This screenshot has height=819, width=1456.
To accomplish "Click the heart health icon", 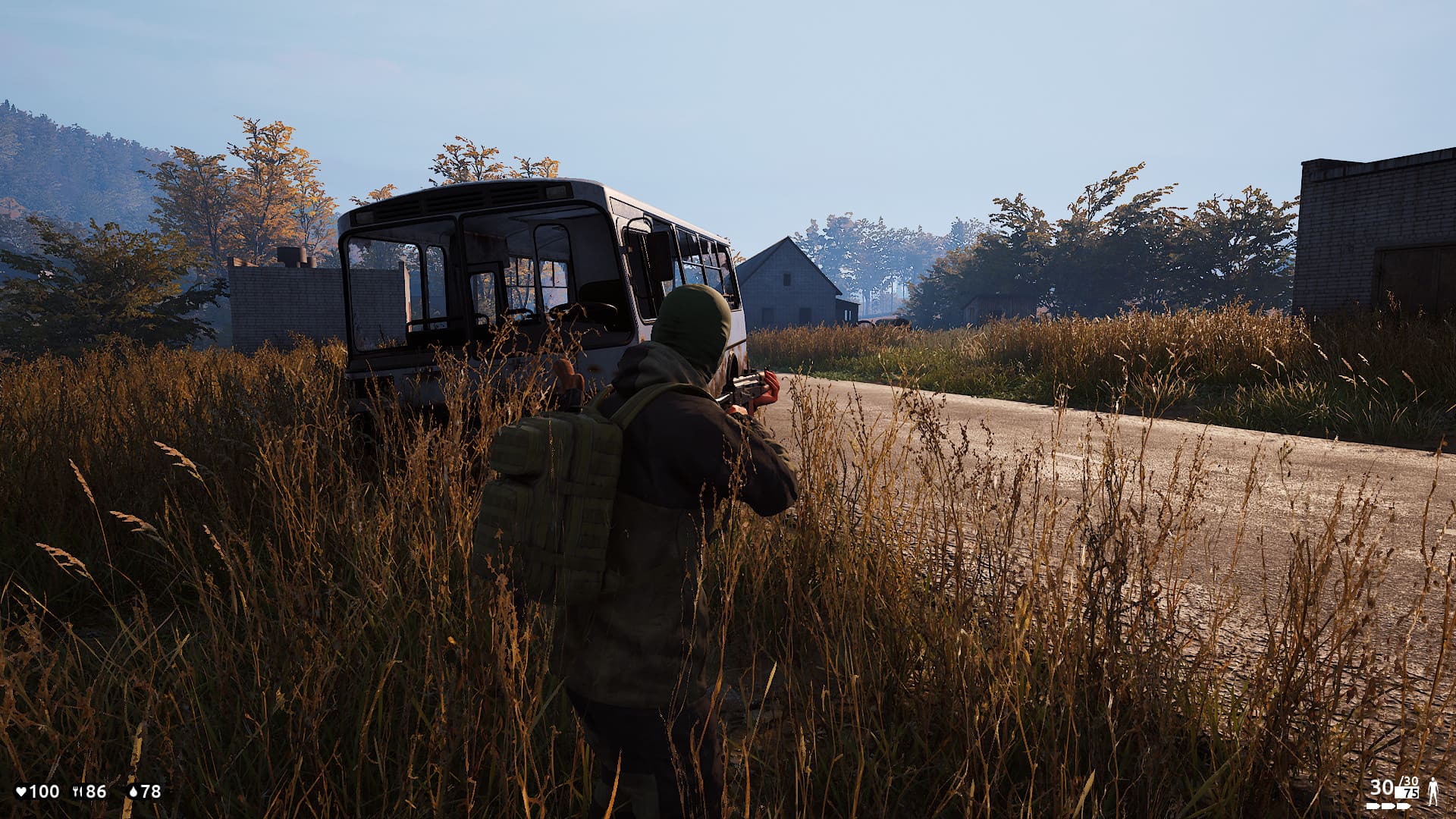I will [21, 792].
